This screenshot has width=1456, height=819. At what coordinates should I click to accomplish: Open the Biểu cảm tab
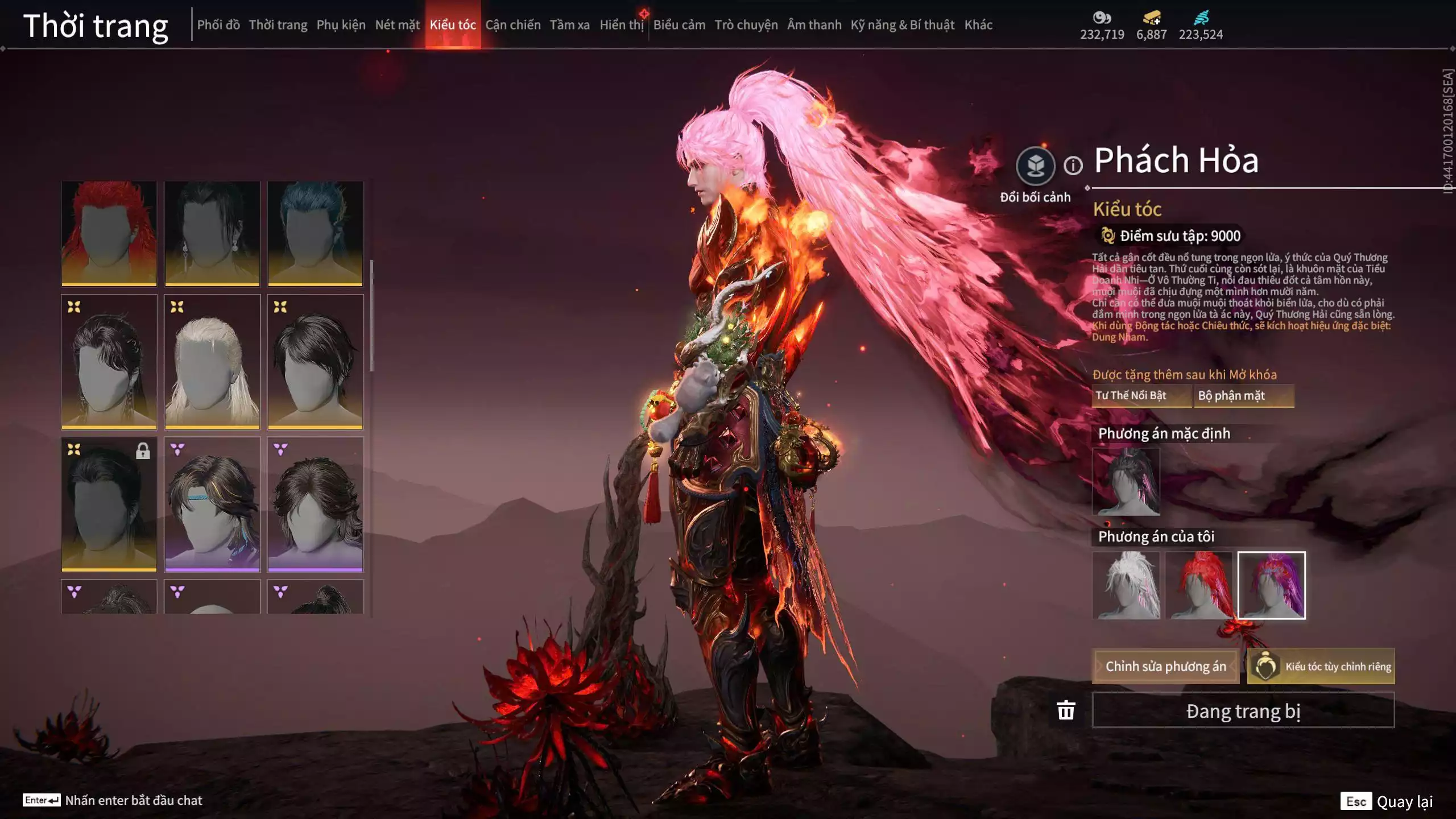pyautogui.click(x=679, y=25)
